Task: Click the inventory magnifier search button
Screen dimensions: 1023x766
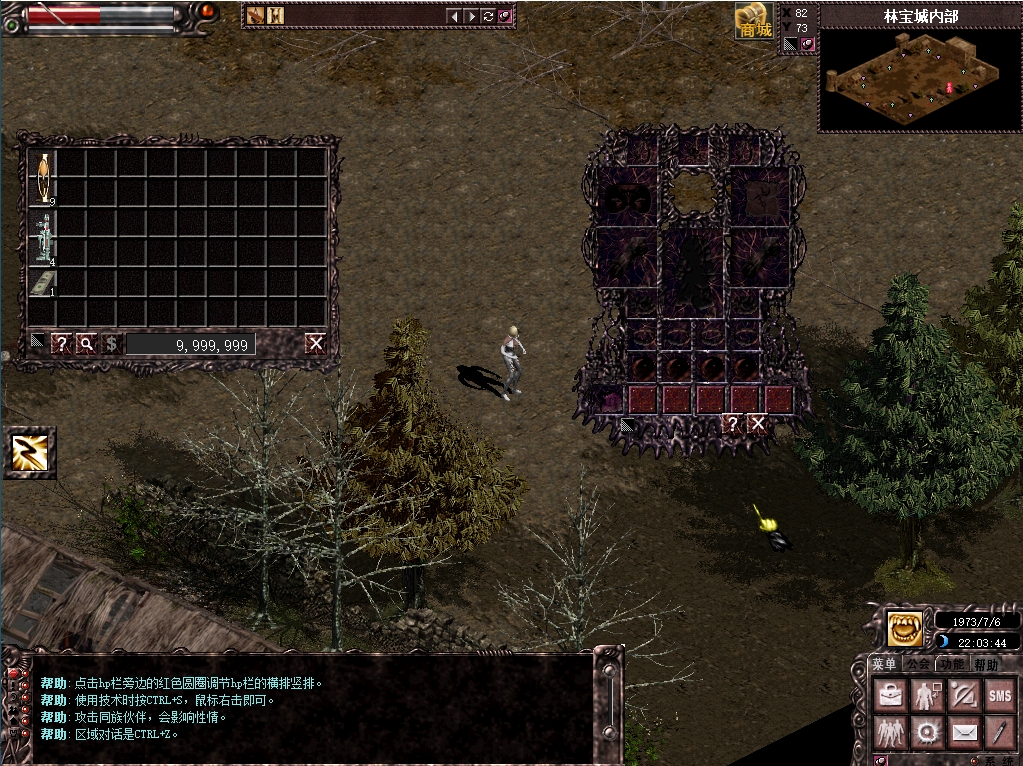Action: (x=87, y=344)
